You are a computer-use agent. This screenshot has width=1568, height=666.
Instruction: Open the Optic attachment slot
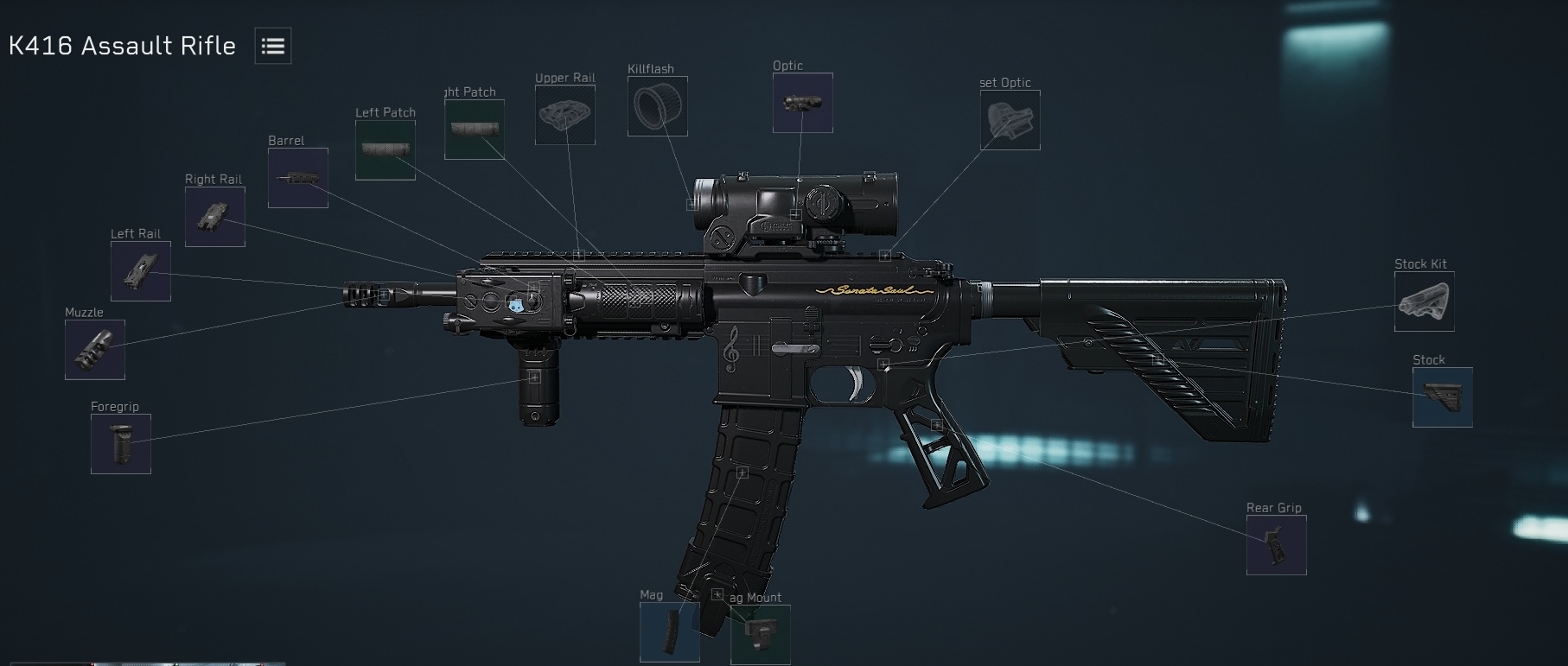(802, 104)
